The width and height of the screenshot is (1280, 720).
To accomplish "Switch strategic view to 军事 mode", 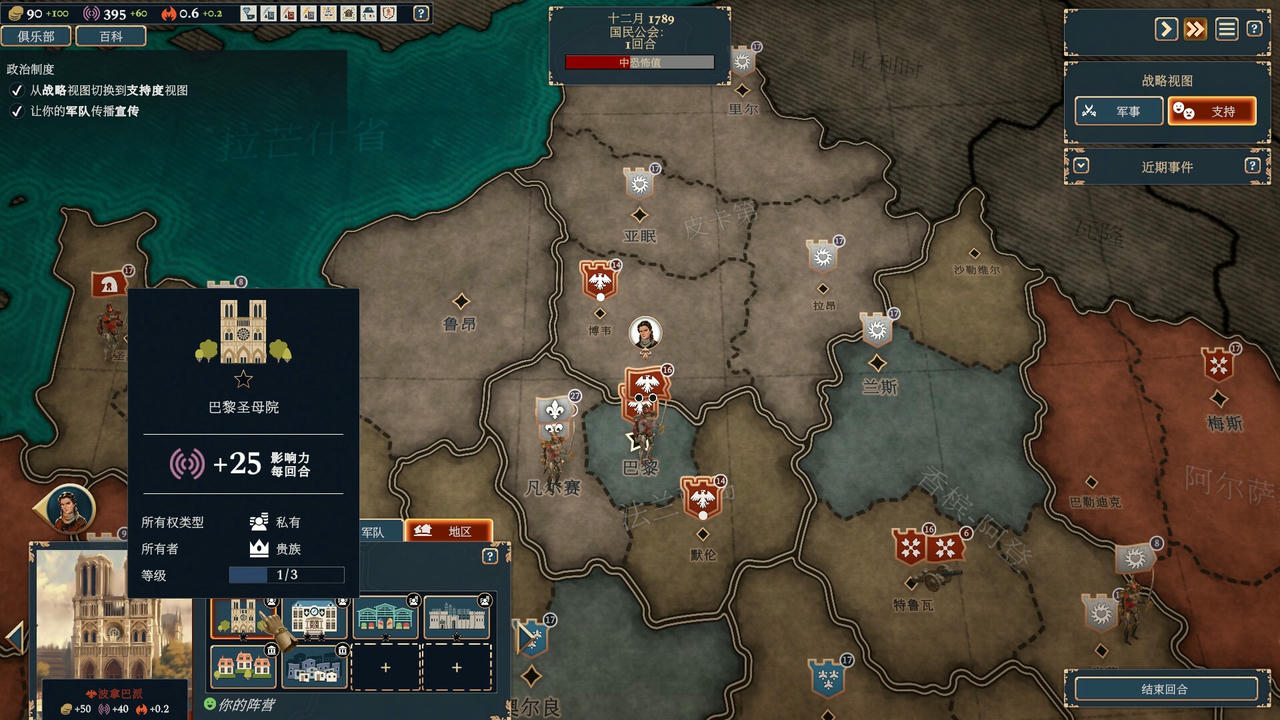I will tap(1117, 110).
